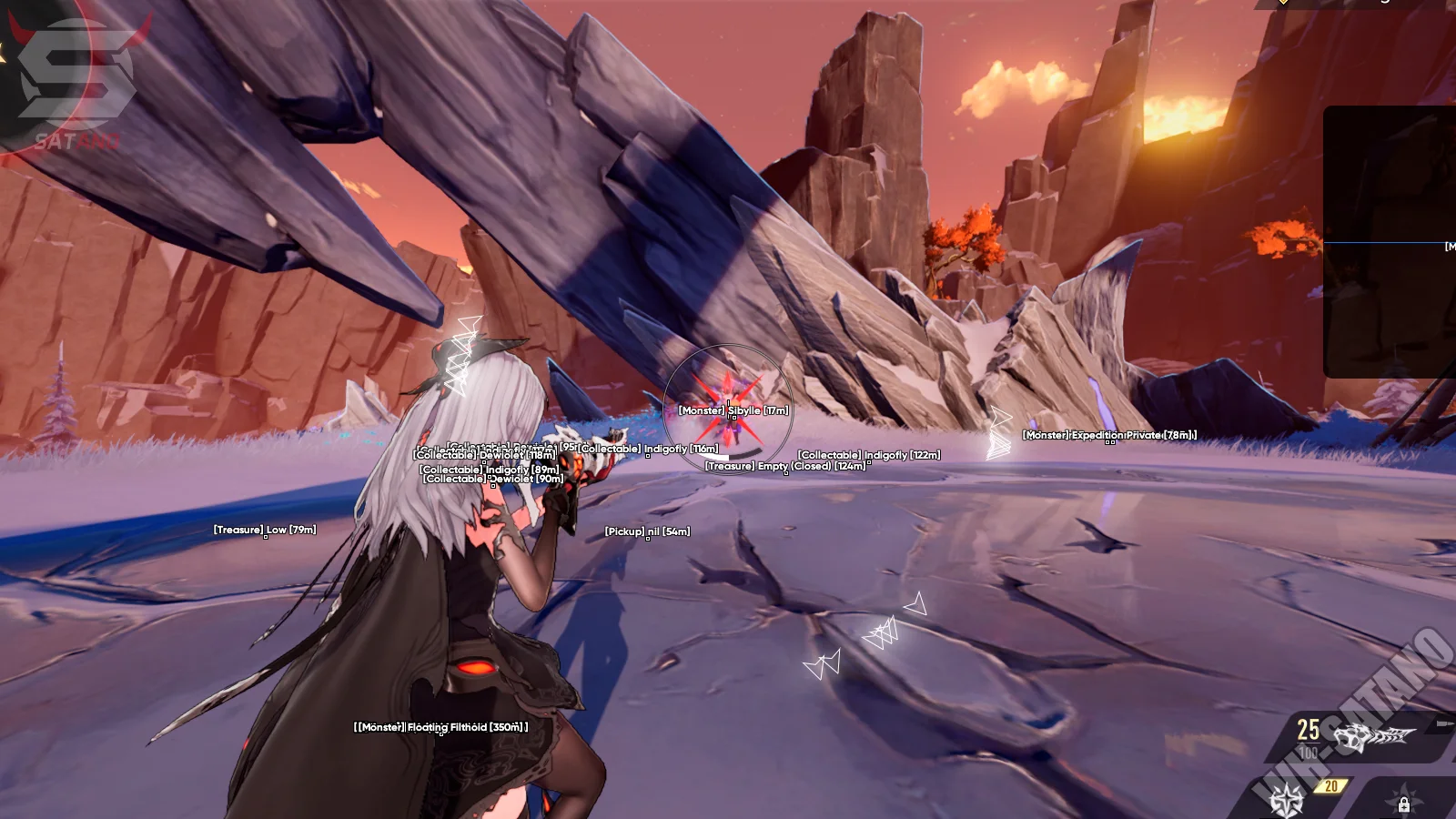Click the gold 20 cooldown badge

(1331, 784)
